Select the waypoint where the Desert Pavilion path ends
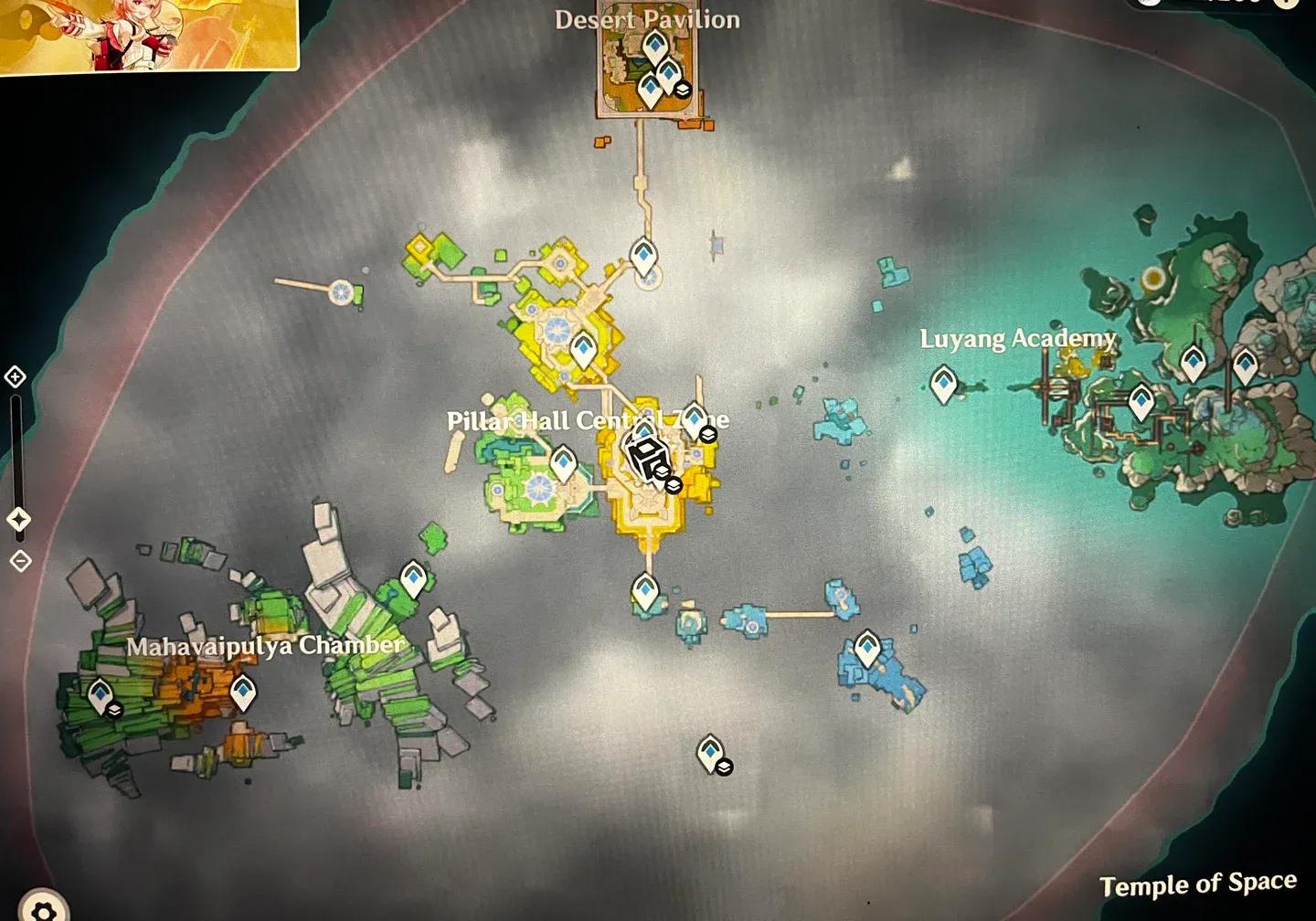This screenshot has width=1316, height=921. [643, 257]
